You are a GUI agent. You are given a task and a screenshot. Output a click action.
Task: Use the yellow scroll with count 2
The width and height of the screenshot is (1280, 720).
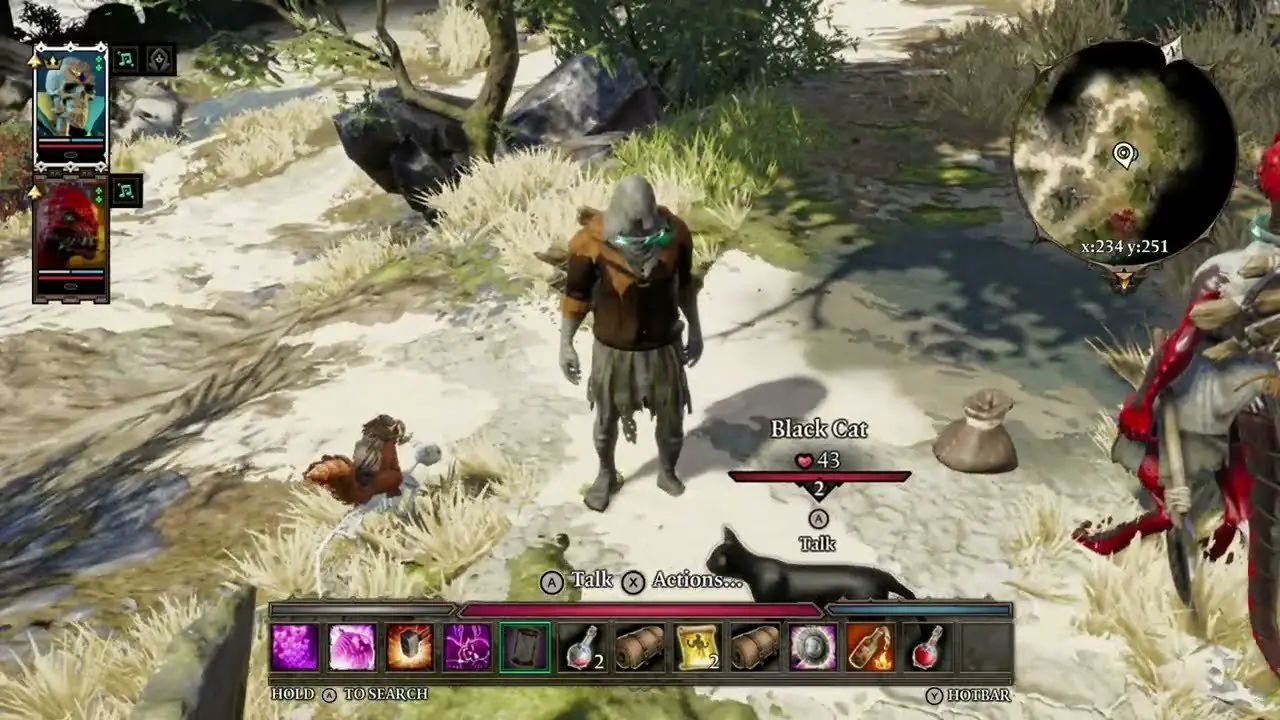698,647
